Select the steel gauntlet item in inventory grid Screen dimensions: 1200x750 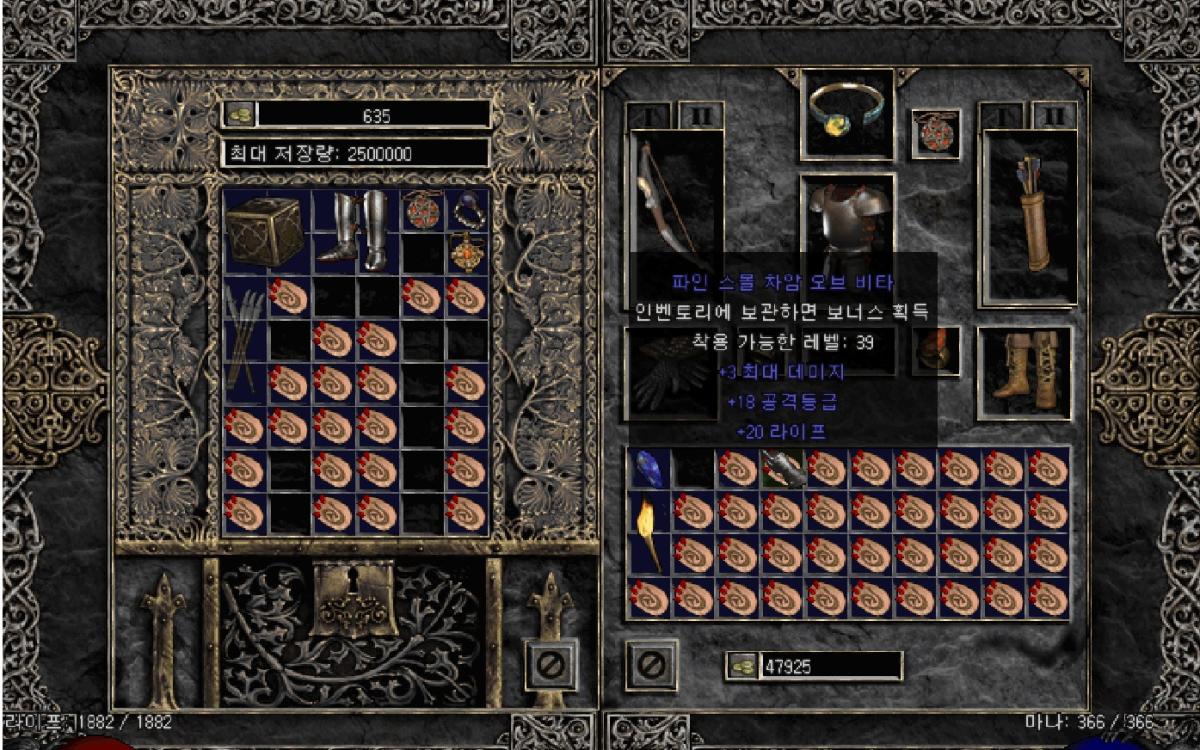coord(782,468)
